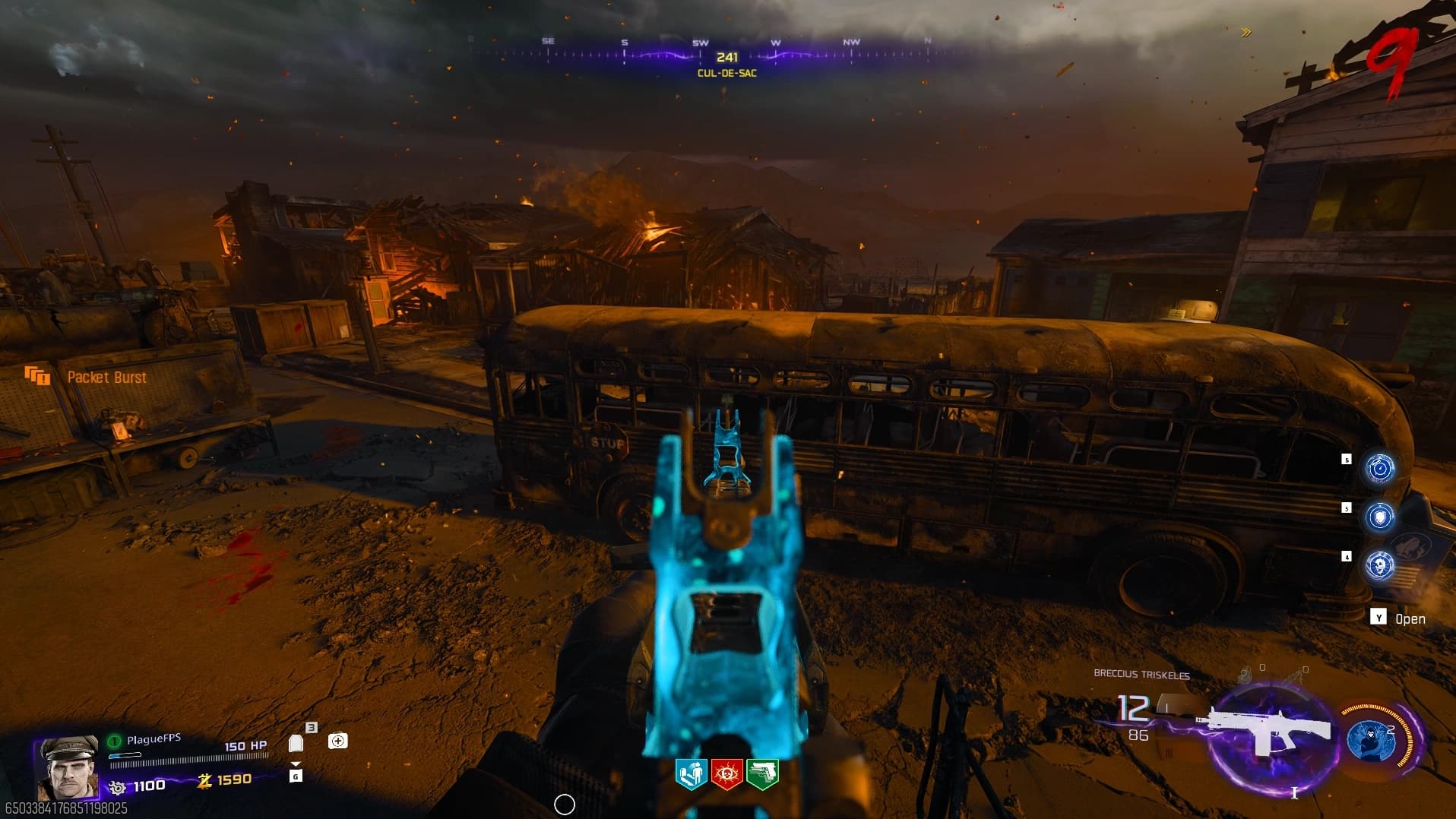Viewport: 1456px width, 819px height.
Task: Click the armor plate icon
Action: point(296,743)
